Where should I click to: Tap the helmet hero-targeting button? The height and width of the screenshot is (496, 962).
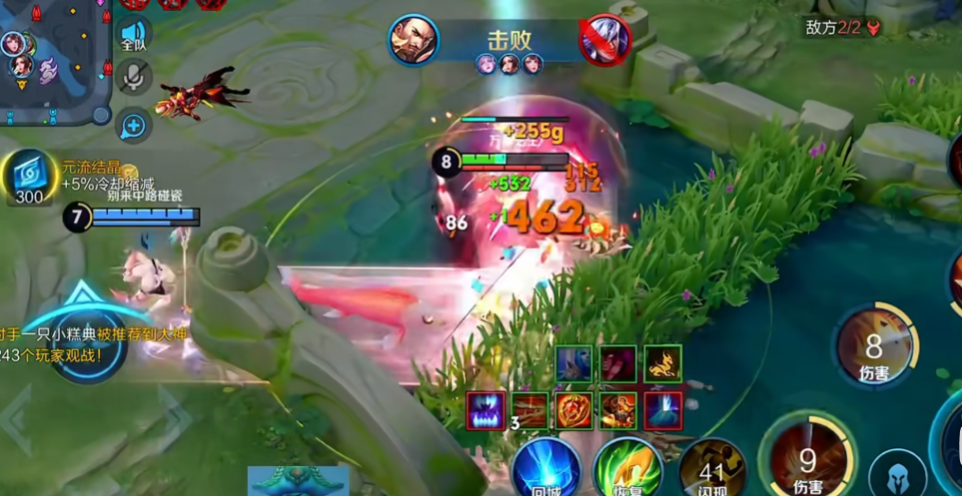[x=897, y=474]
